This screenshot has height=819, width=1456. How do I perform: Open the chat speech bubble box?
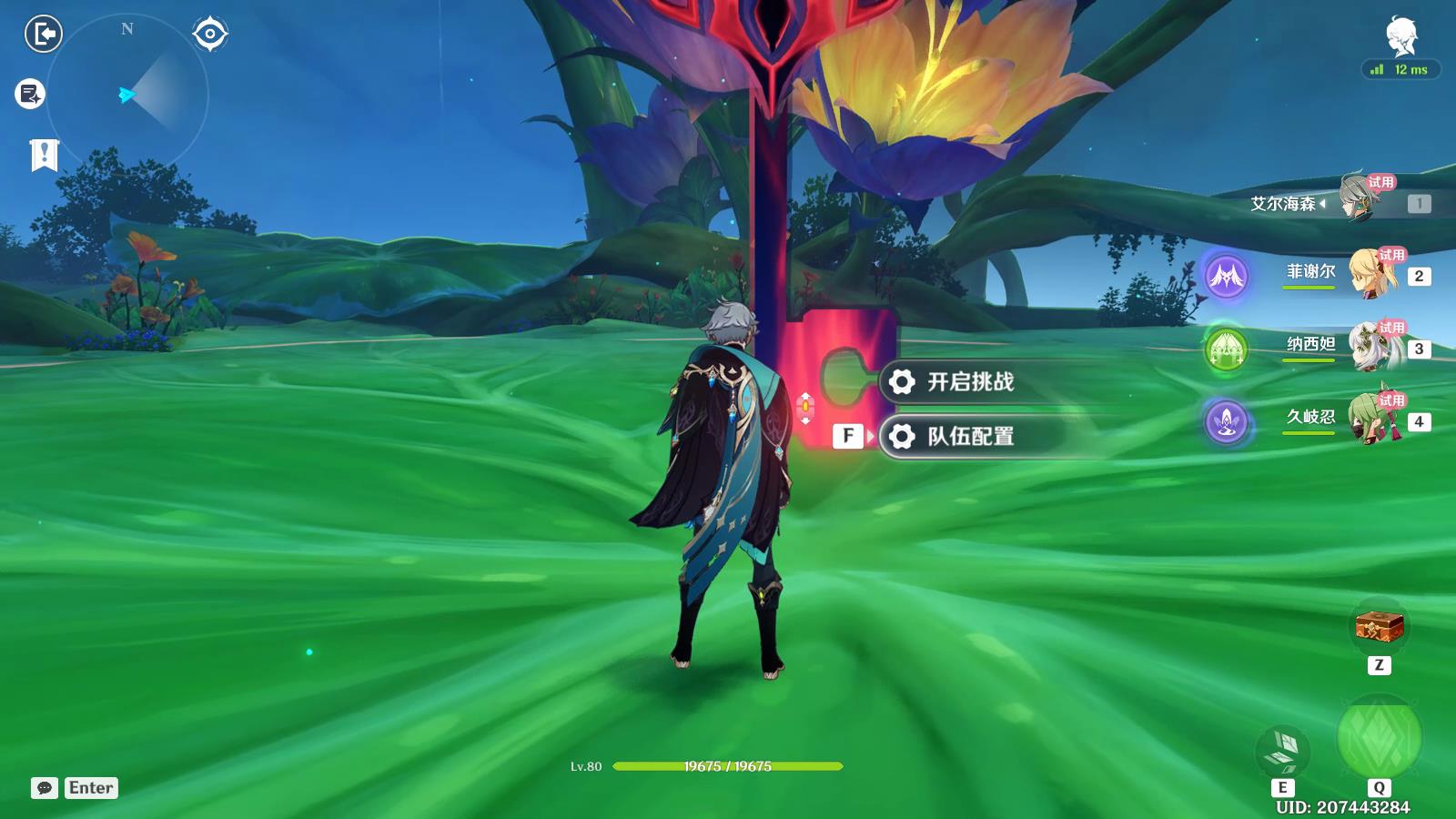coord(45,788)
